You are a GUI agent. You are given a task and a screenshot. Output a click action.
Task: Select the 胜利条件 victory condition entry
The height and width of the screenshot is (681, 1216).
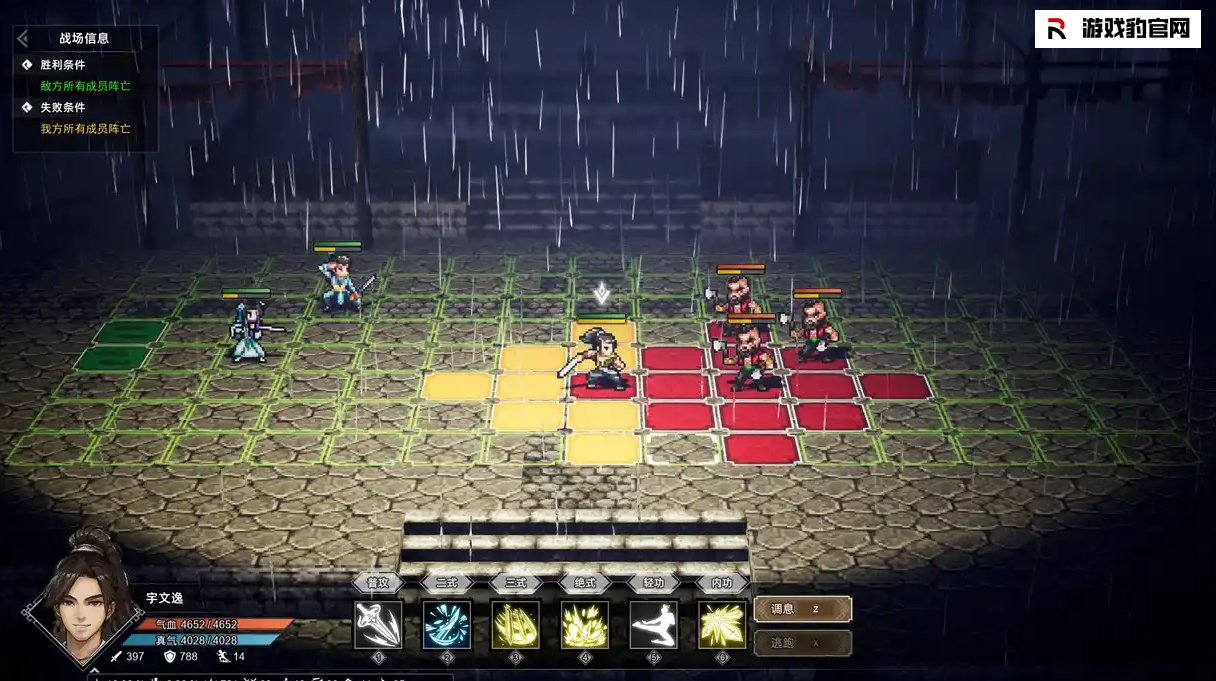coord(63,65)
